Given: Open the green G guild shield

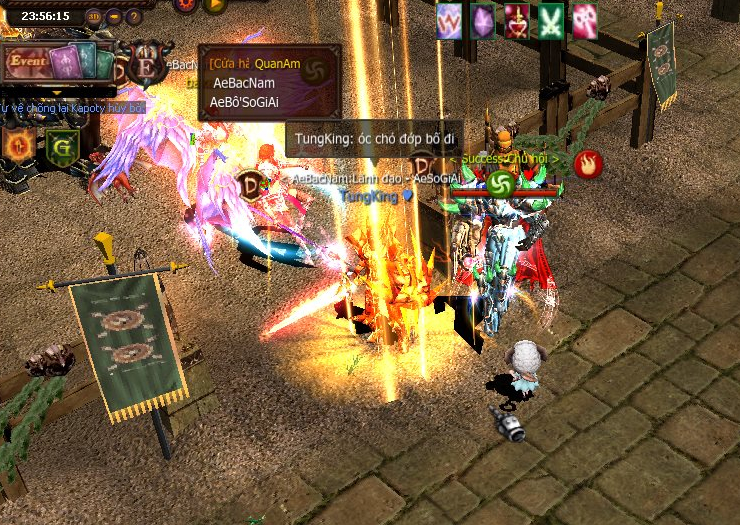Looking at the screenshot, I should (x=61, y=147).
